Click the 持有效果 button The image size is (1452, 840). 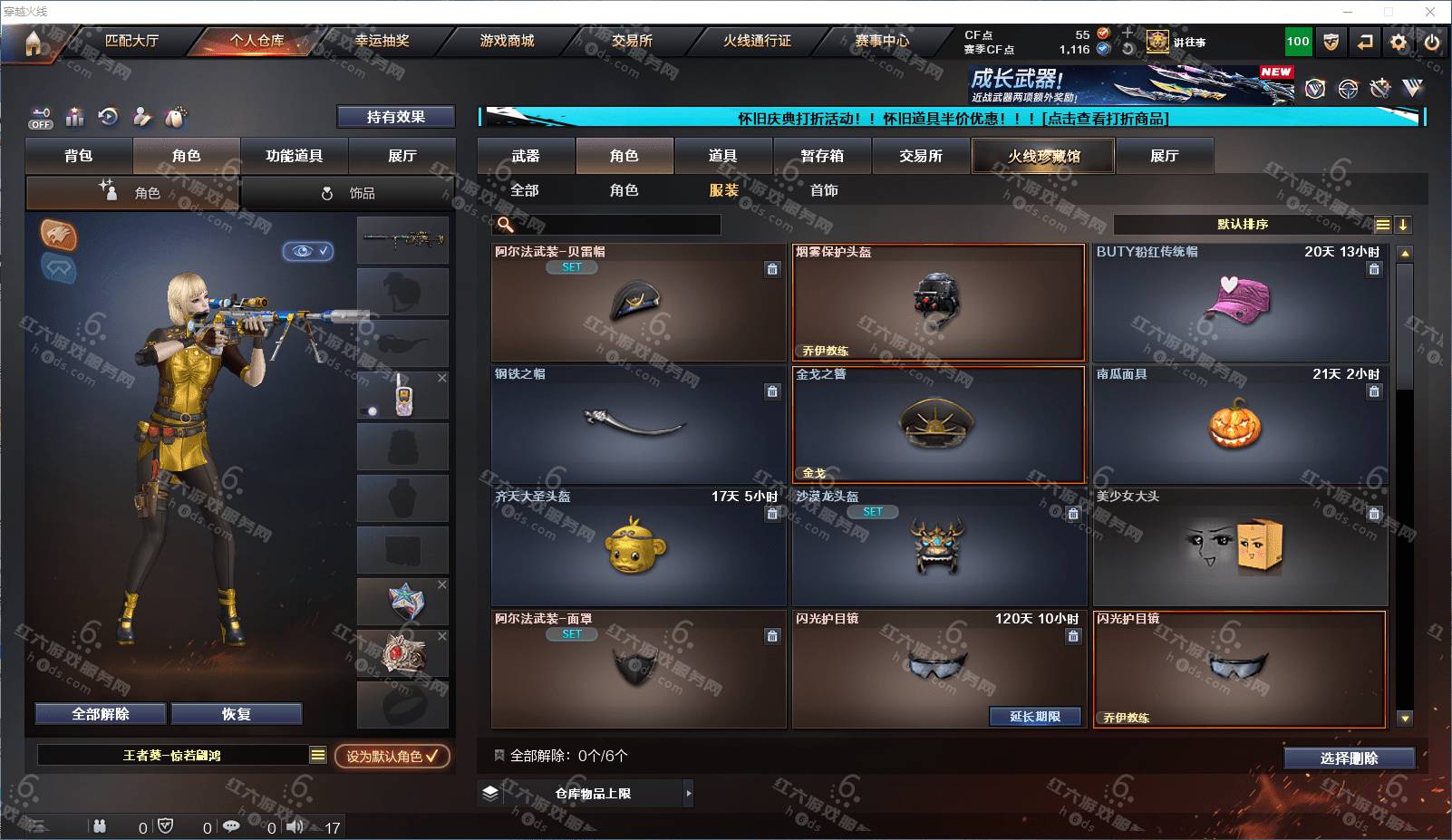tap(395, 117)
